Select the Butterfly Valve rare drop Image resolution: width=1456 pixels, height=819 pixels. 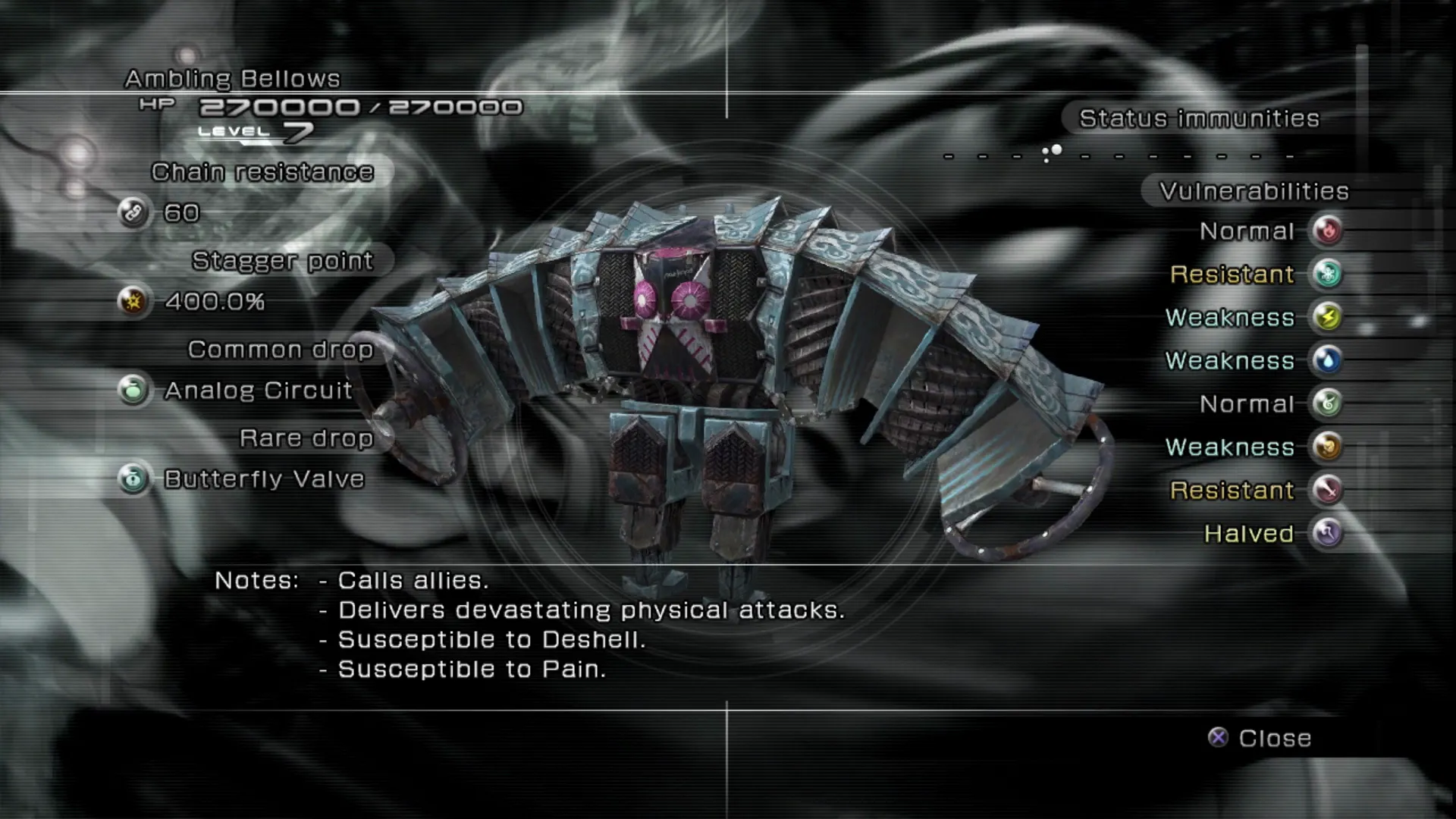(264, 479)
